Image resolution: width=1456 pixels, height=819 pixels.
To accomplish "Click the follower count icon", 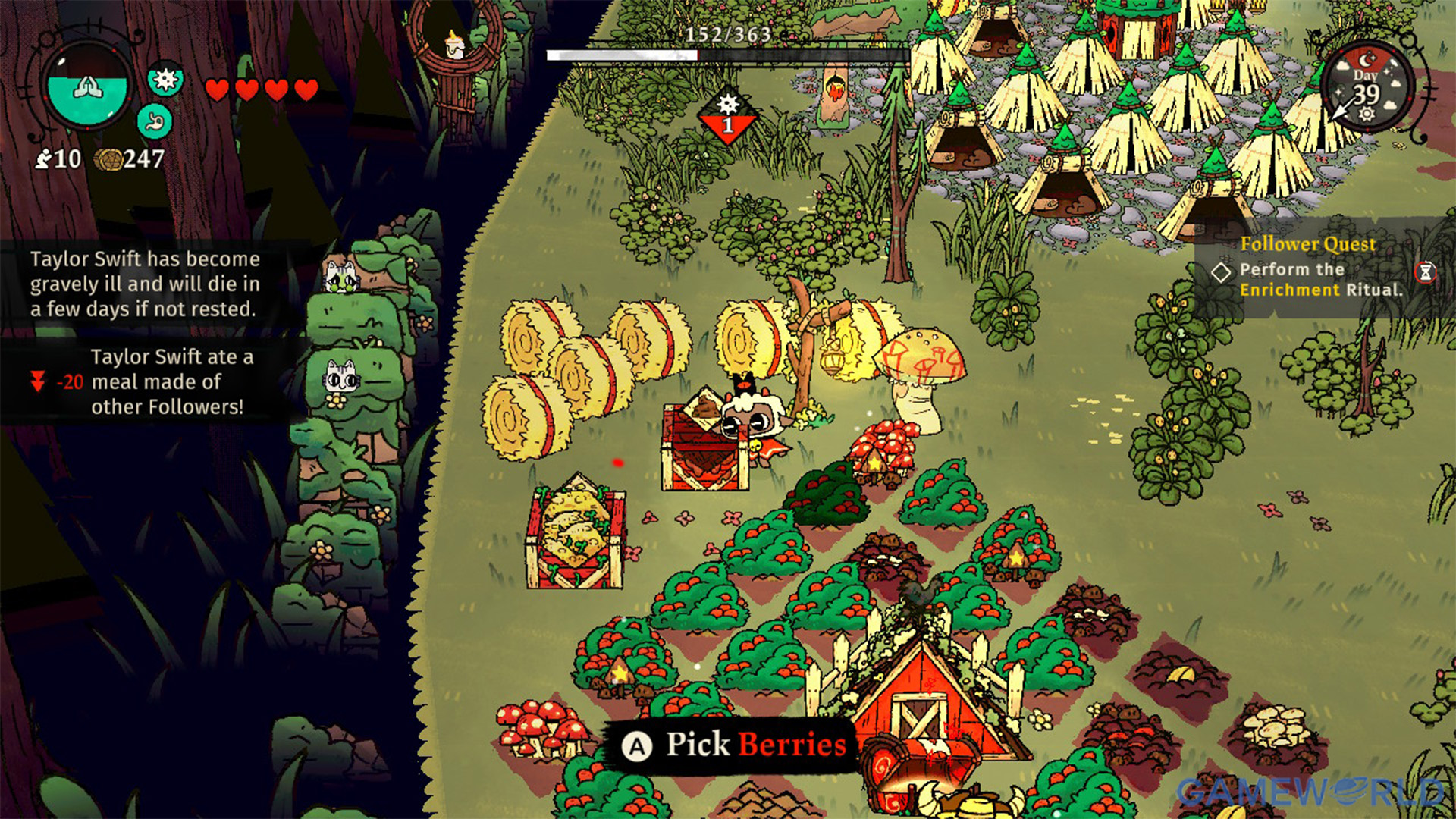I will (x=44, y=158).
